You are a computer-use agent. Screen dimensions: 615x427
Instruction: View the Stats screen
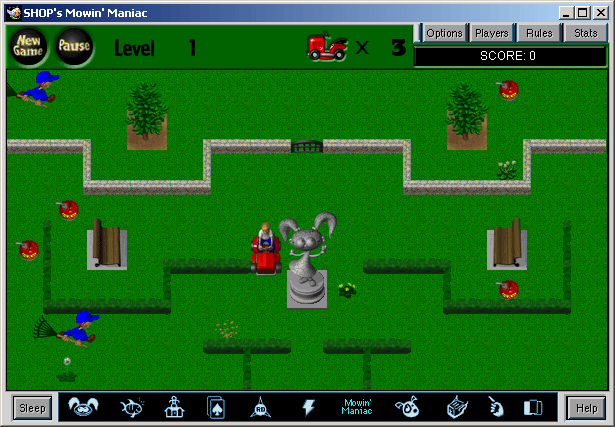(585, 33)
